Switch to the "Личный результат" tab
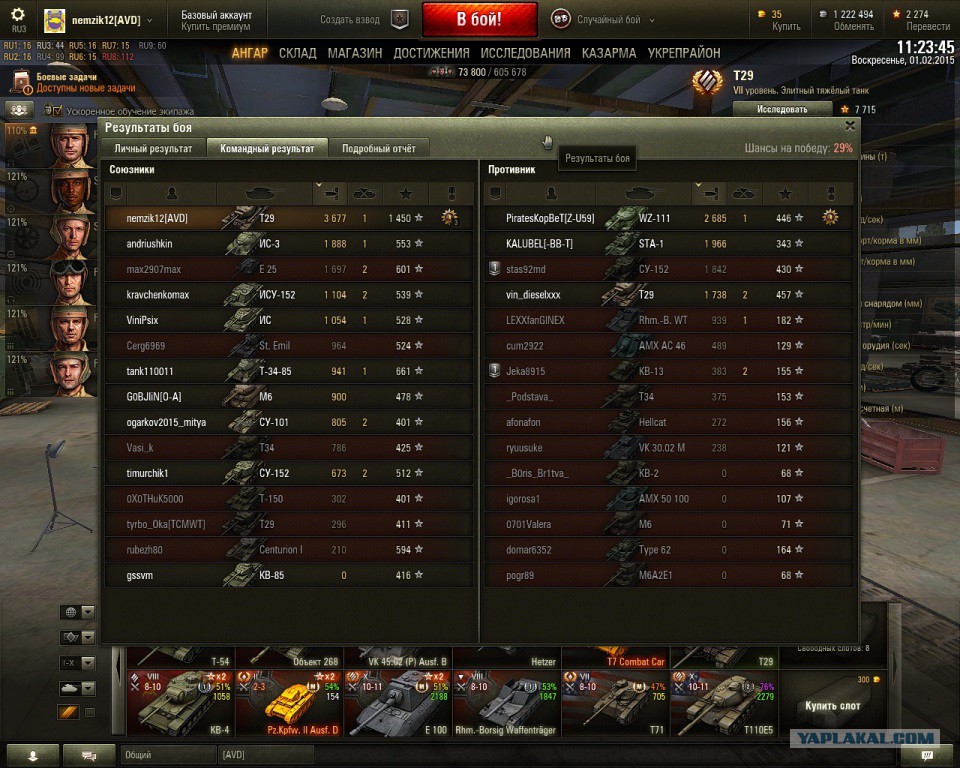The width and height of the screenshot is (960, 768). [x=153, y=148]
